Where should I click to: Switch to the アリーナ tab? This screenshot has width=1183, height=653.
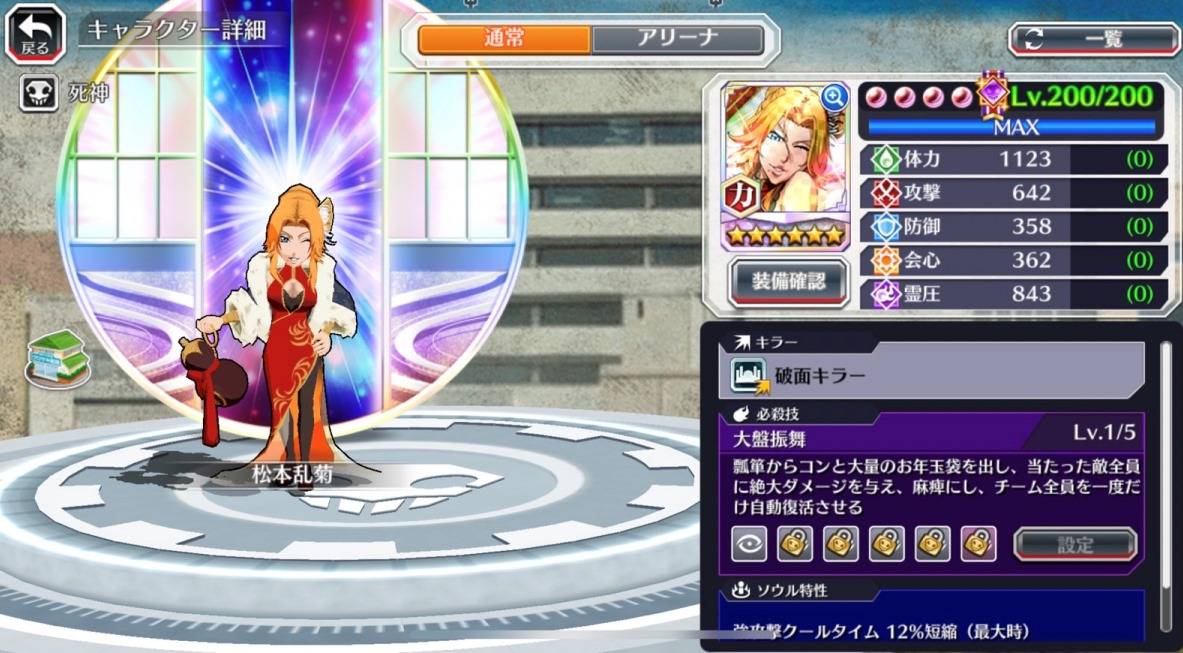click(678, 40)
